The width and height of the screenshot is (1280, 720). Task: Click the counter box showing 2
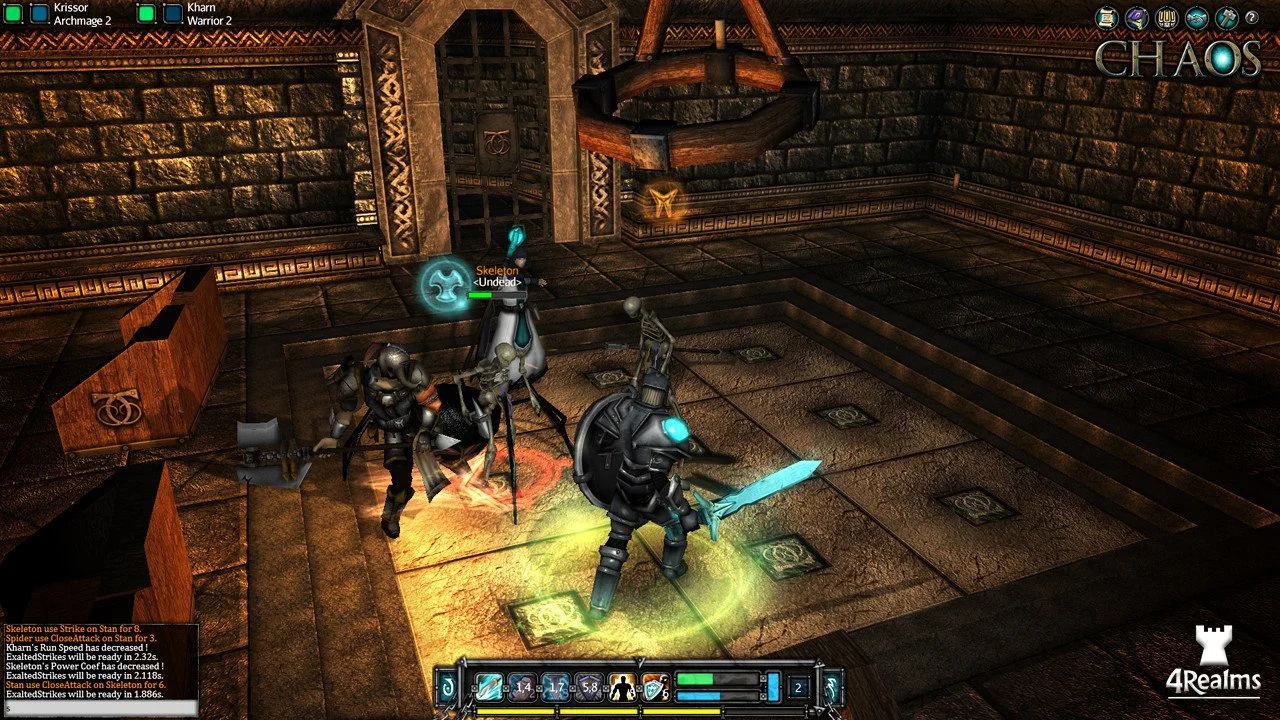tap(797, 687)
